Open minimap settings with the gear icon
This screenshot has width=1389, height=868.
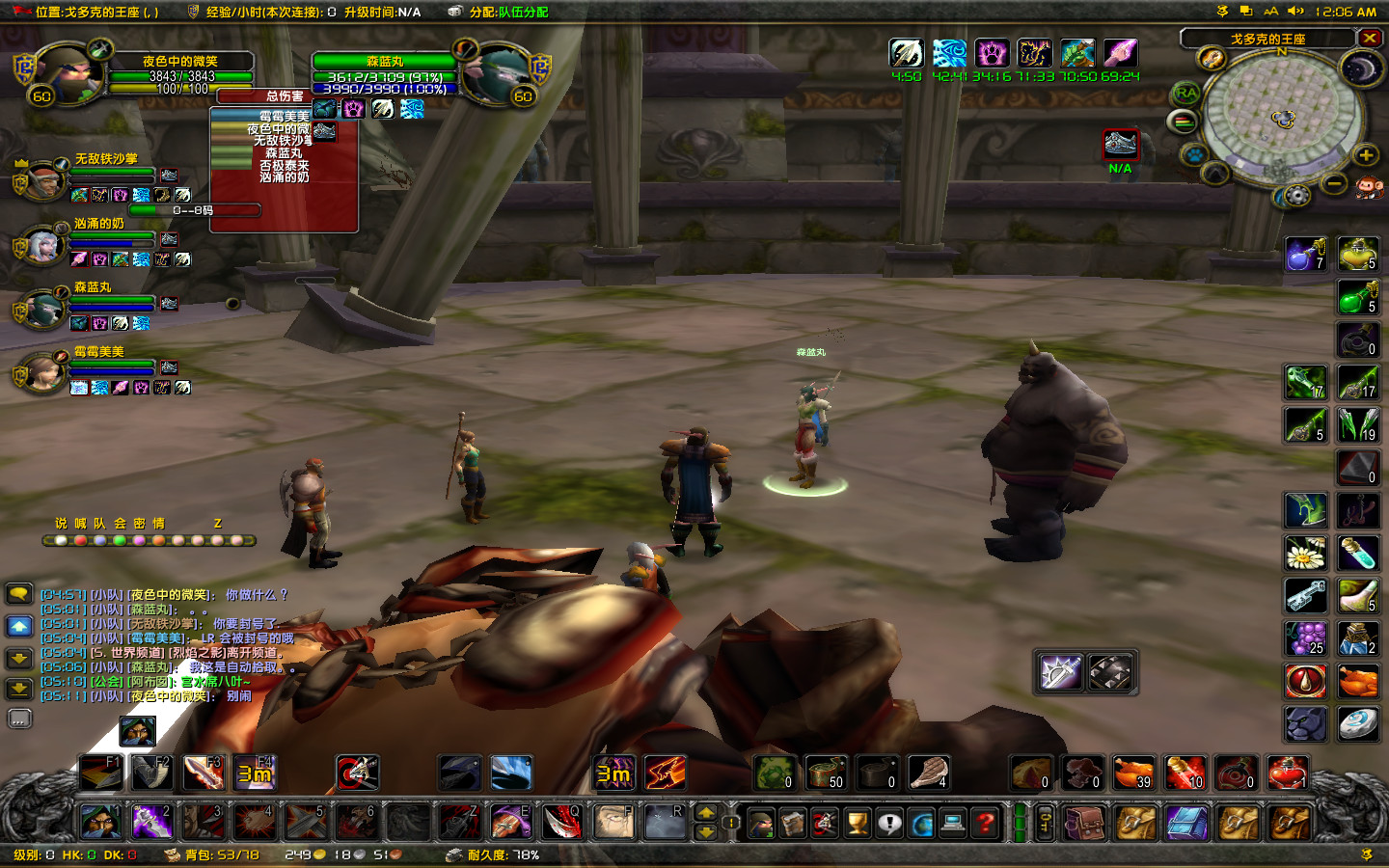[1295, 196]
